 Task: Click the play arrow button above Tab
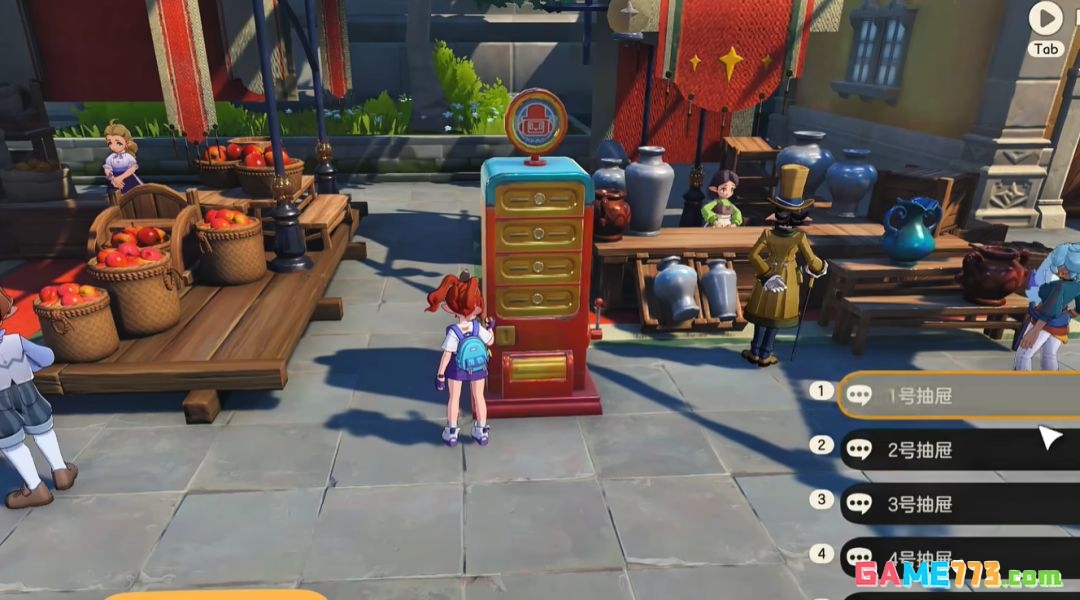tap(1046, 18)
